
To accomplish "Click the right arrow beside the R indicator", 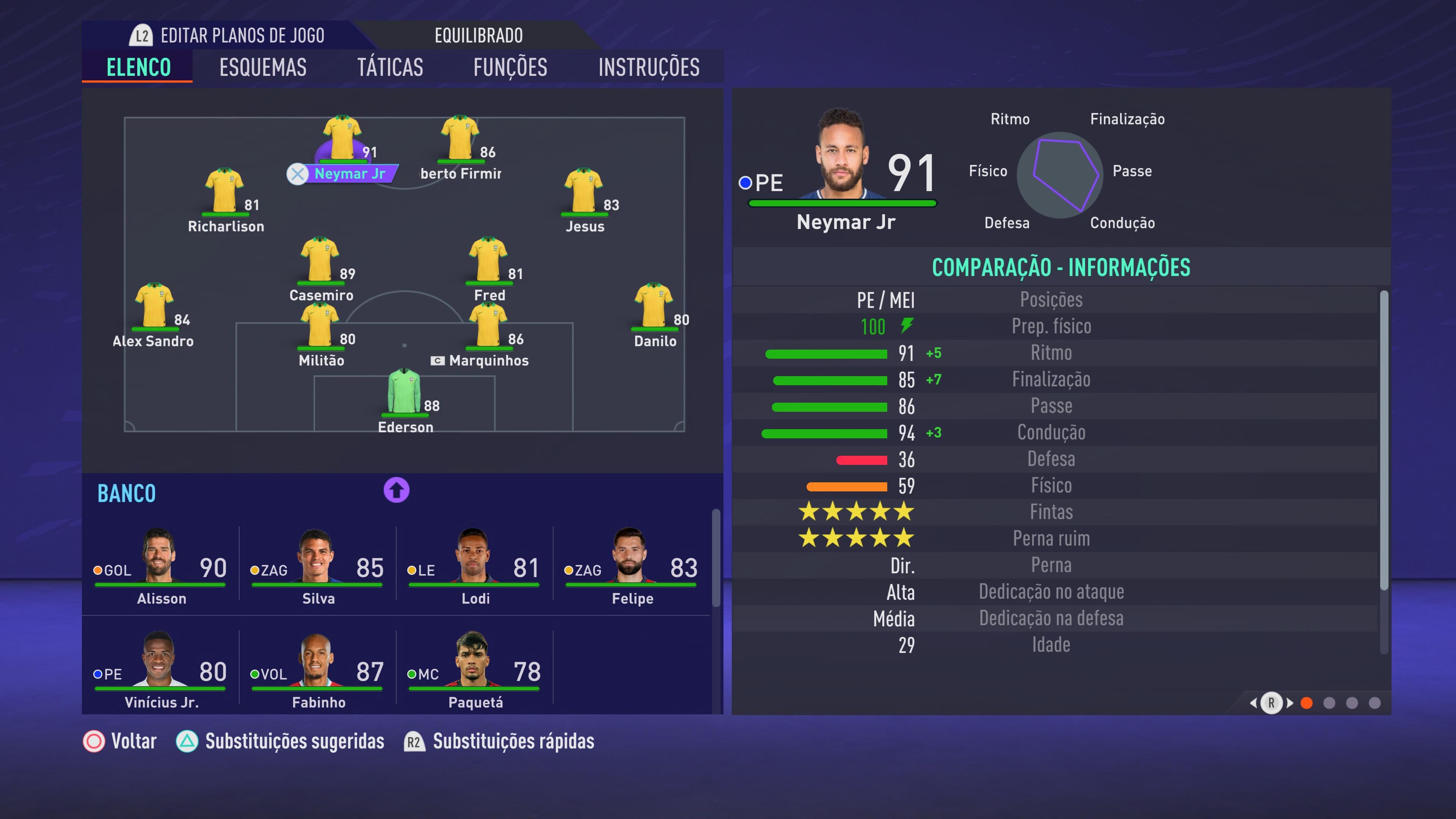I will click(1291, 704).
